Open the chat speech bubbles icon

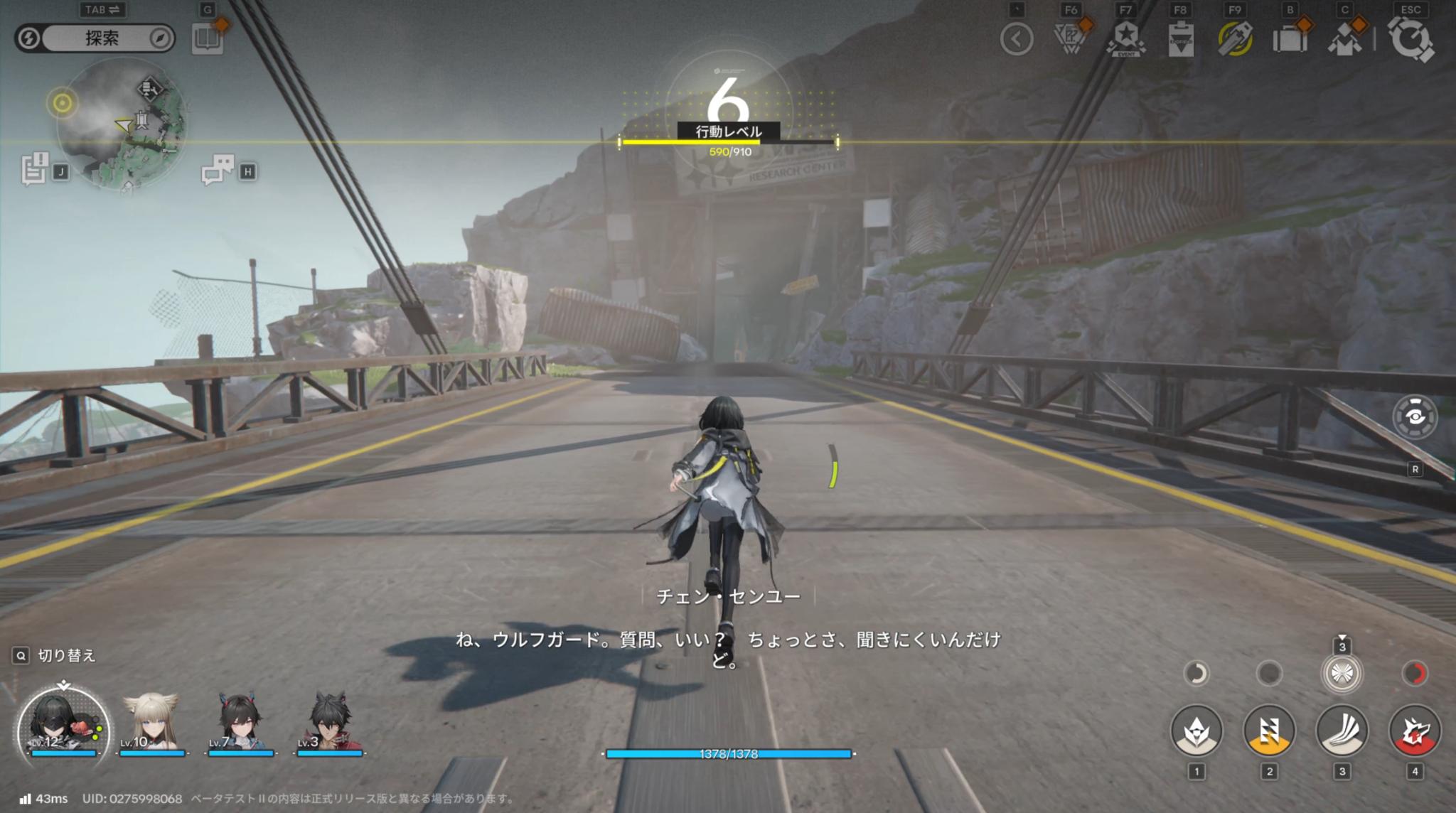[x=218, y=171]
